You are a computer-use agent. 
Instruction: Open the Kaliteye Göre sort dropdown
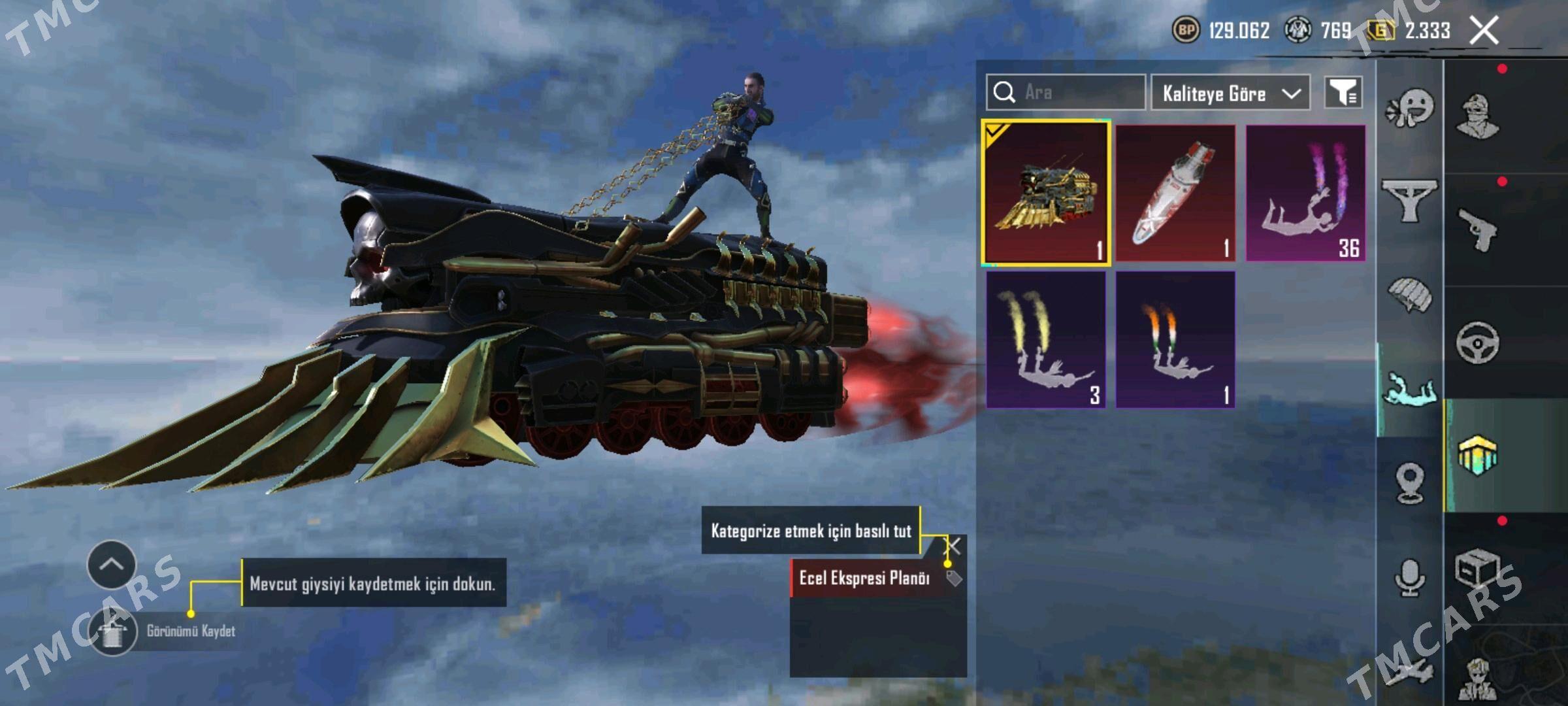point(1230,93)
